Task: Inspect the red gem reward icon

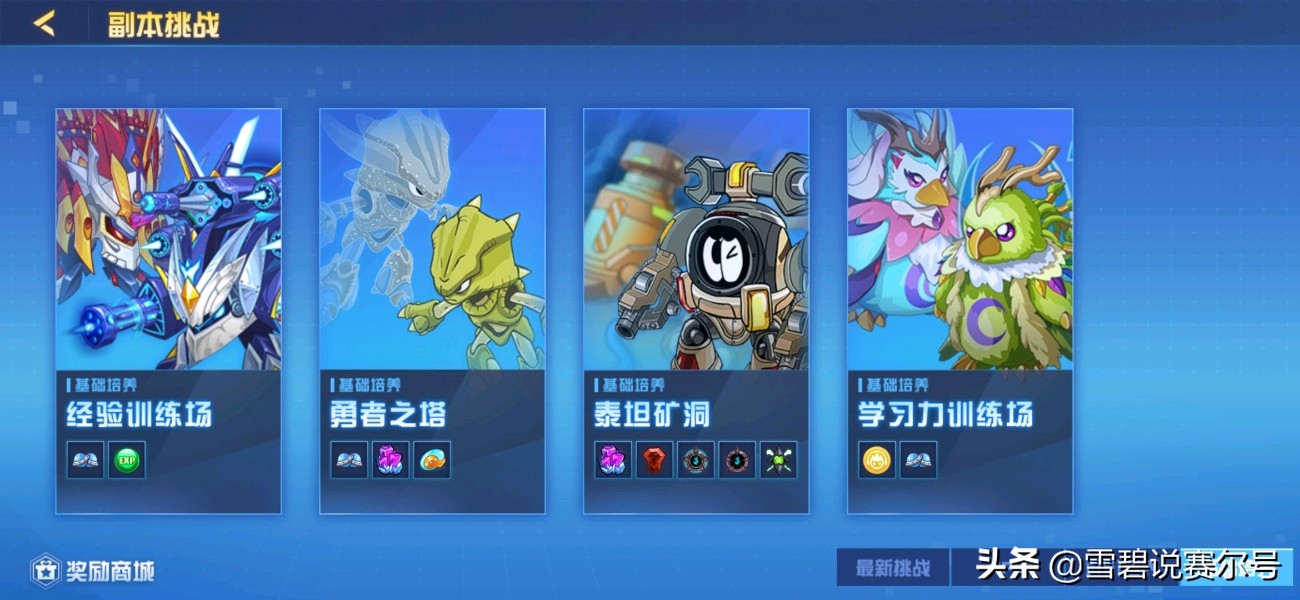Action: point(654,460)
